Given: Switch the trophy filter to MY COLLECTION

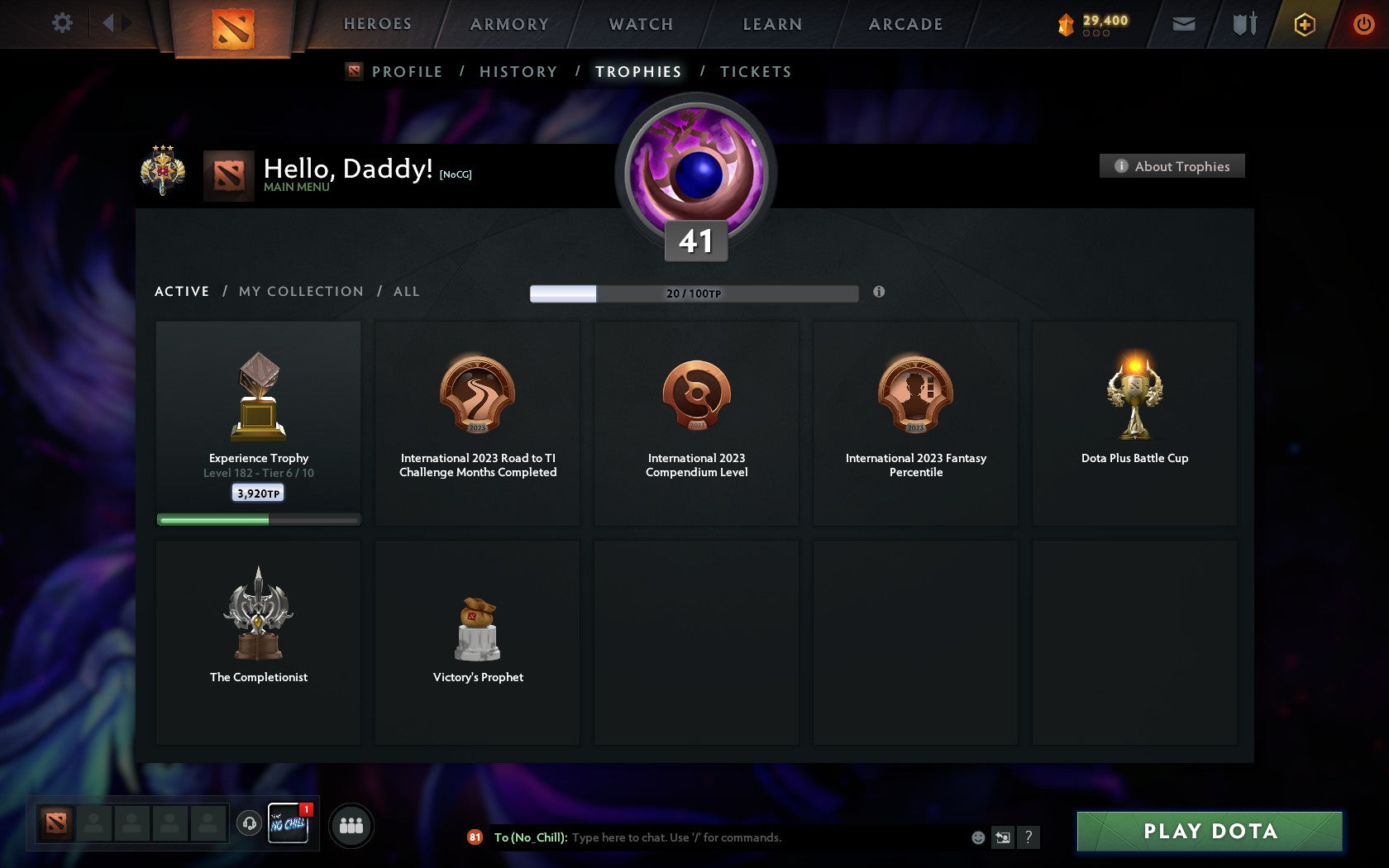Looking at the screenshot, I should 300,291.
